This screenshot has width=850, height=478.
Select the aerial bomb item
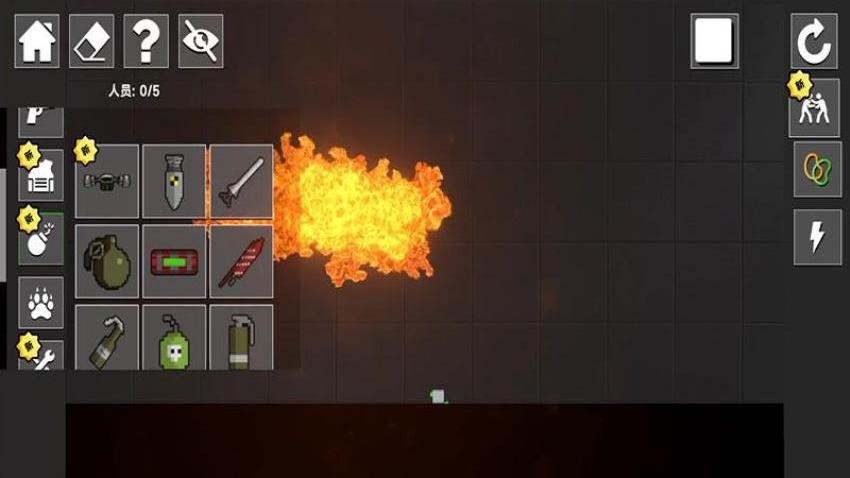point(174,182)
